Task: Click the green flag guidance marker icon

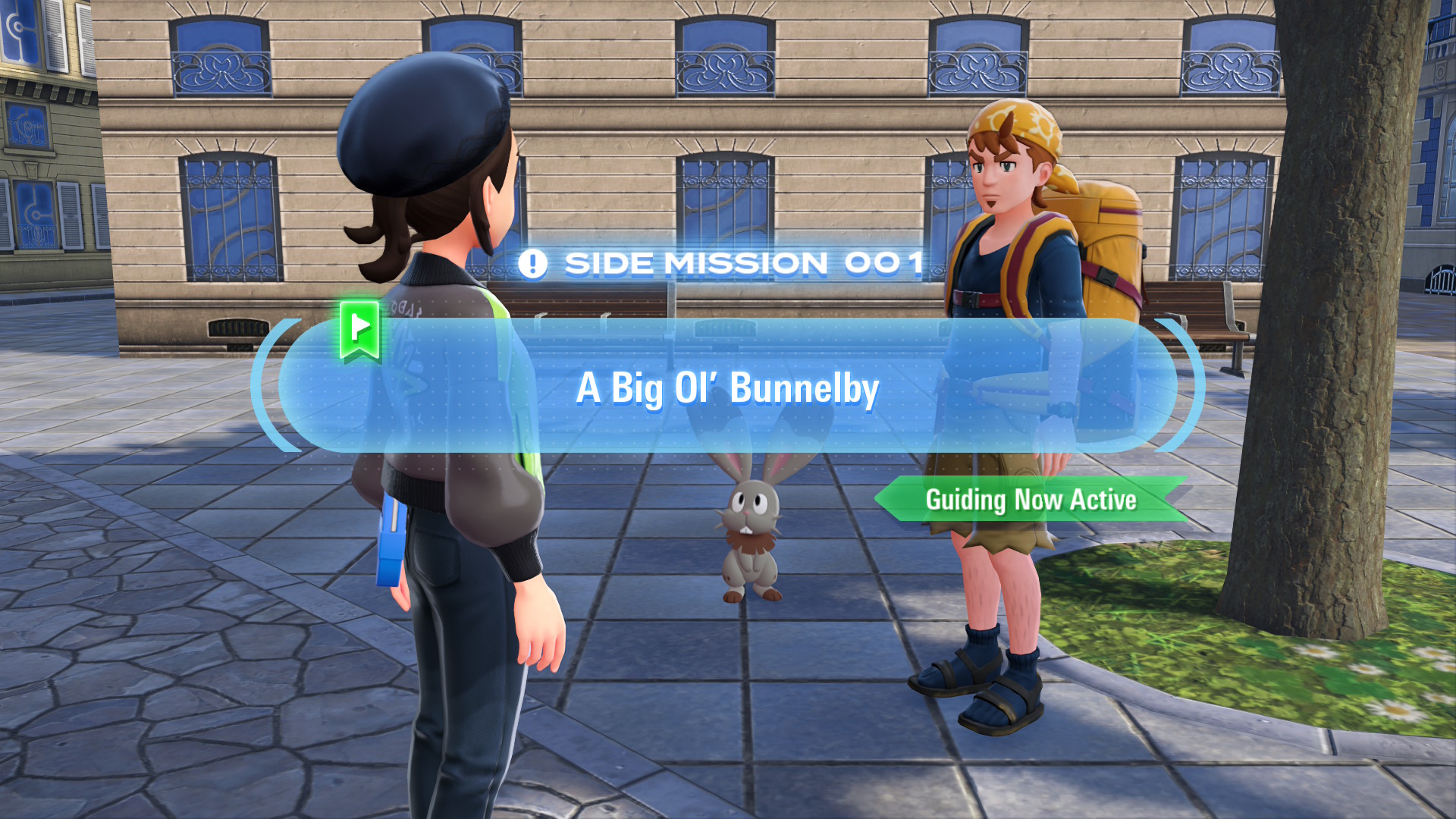Action: pyautogui.click(x=359, y=330)
